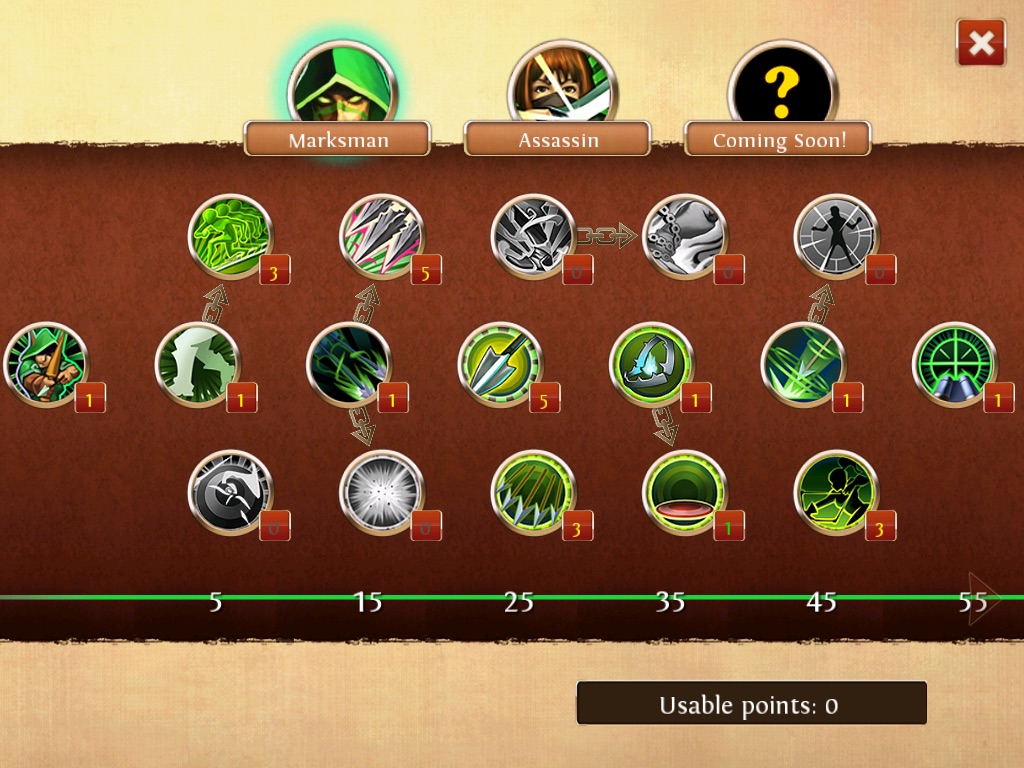Switch to the Marksman class tab
Viewport: 1024px width, 768px height.
[x=337, y=139]
